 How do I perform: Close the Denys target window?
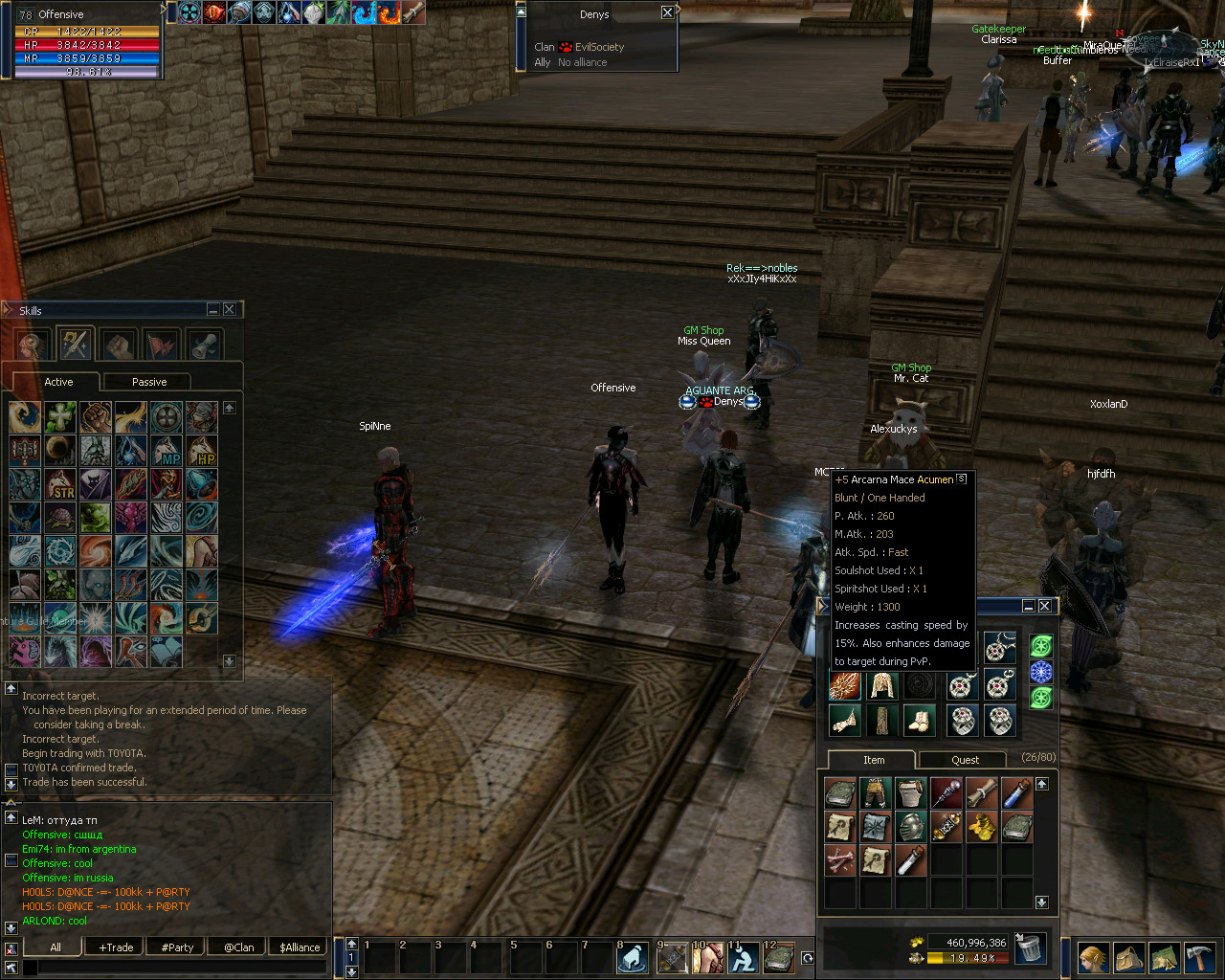pyautogui.click(x=667, y=12)
